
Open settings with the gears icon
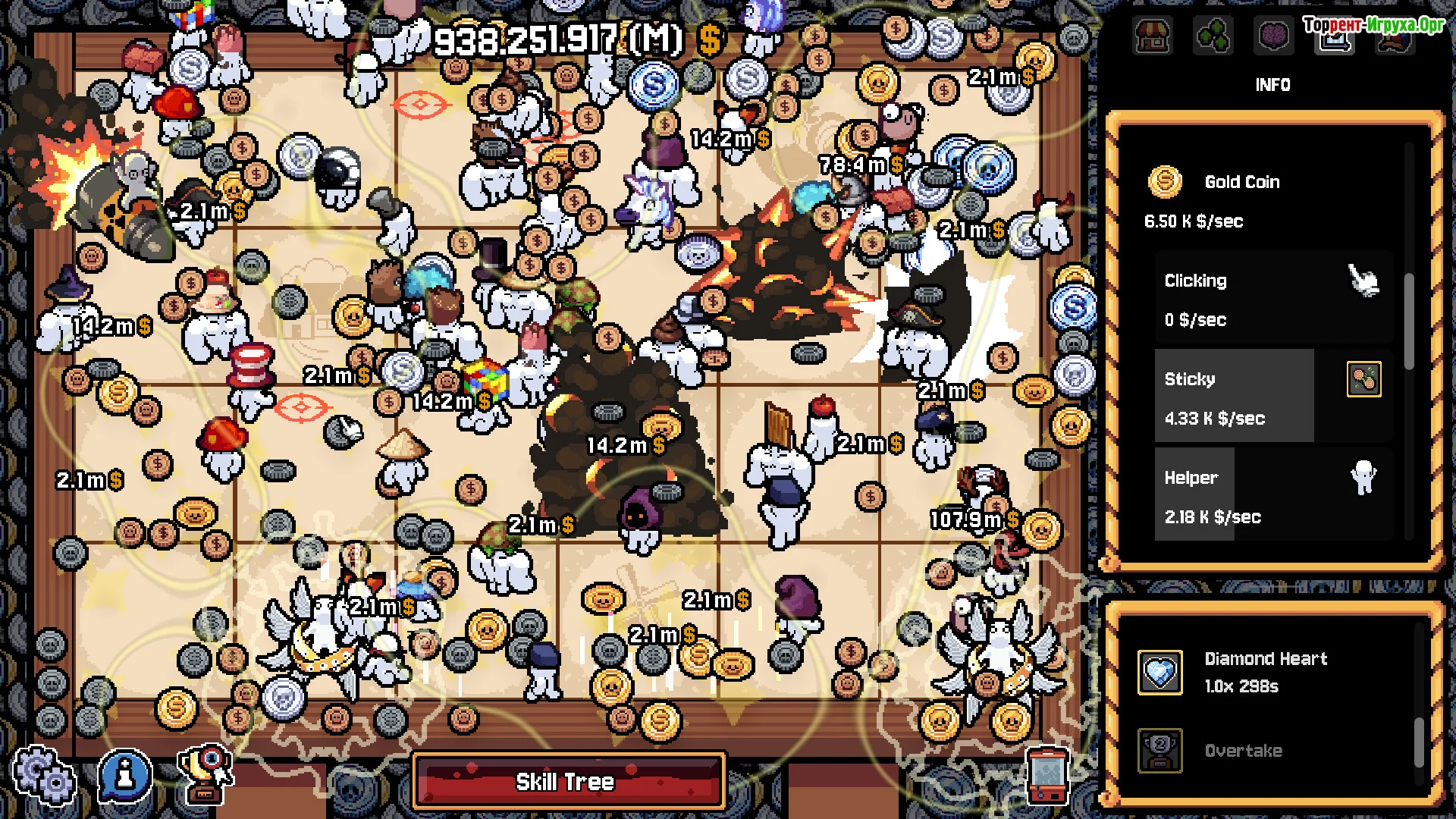(x=45, y=775)
